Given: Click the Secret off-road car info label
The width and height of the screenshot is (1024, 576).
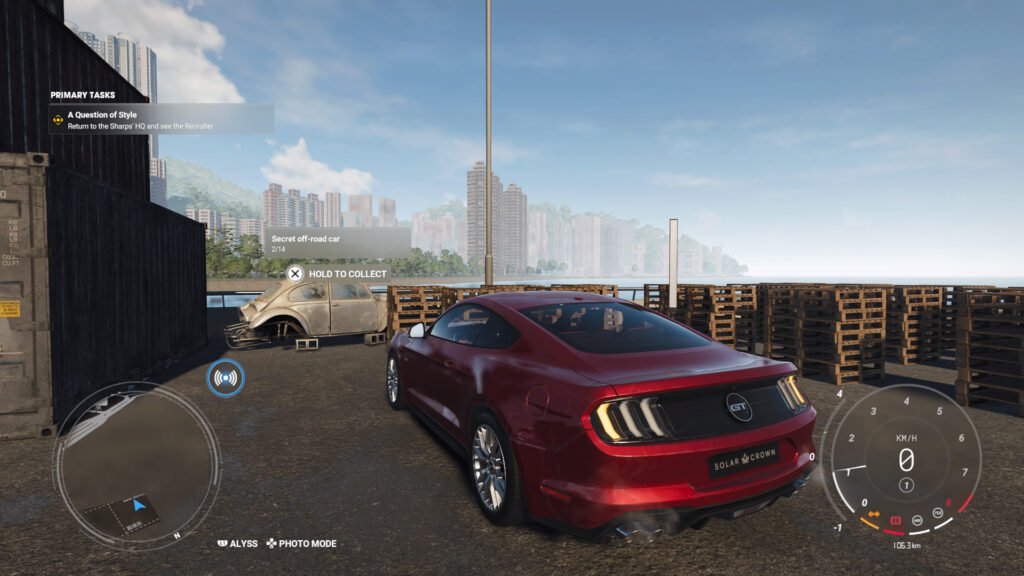Looking at the screenshot, I should pos(337,243).
